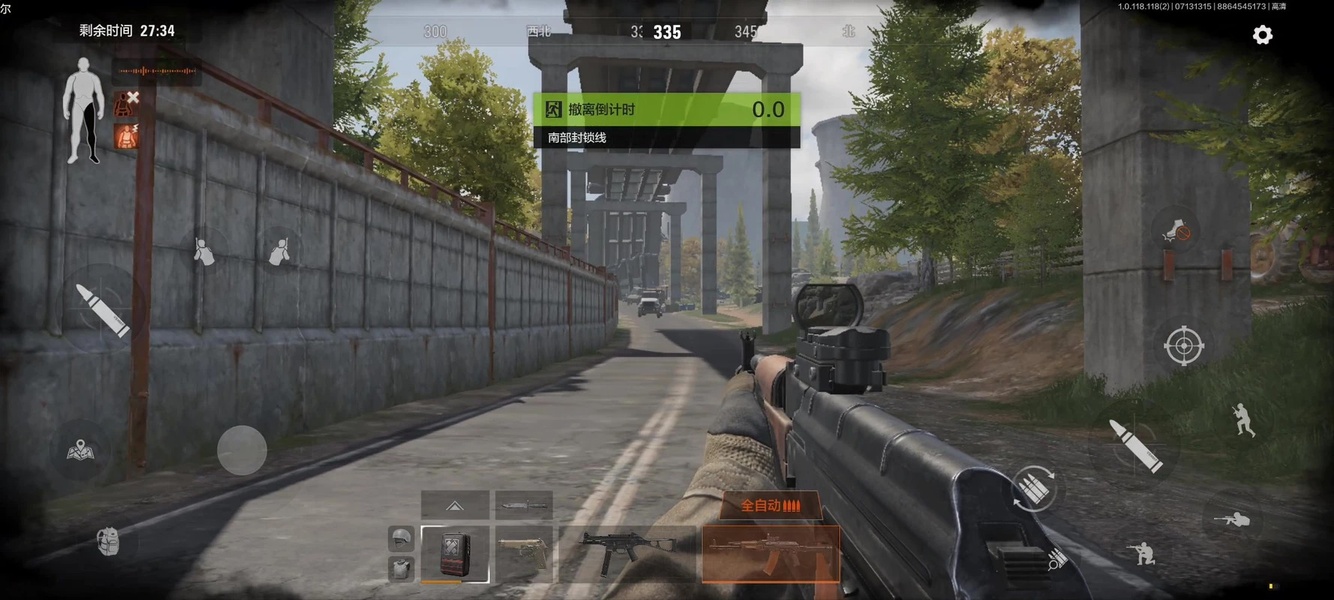Aim down sights with the crosshair button
The width and height of the screenshot is (1334, 600).
tap(1184, 346)
